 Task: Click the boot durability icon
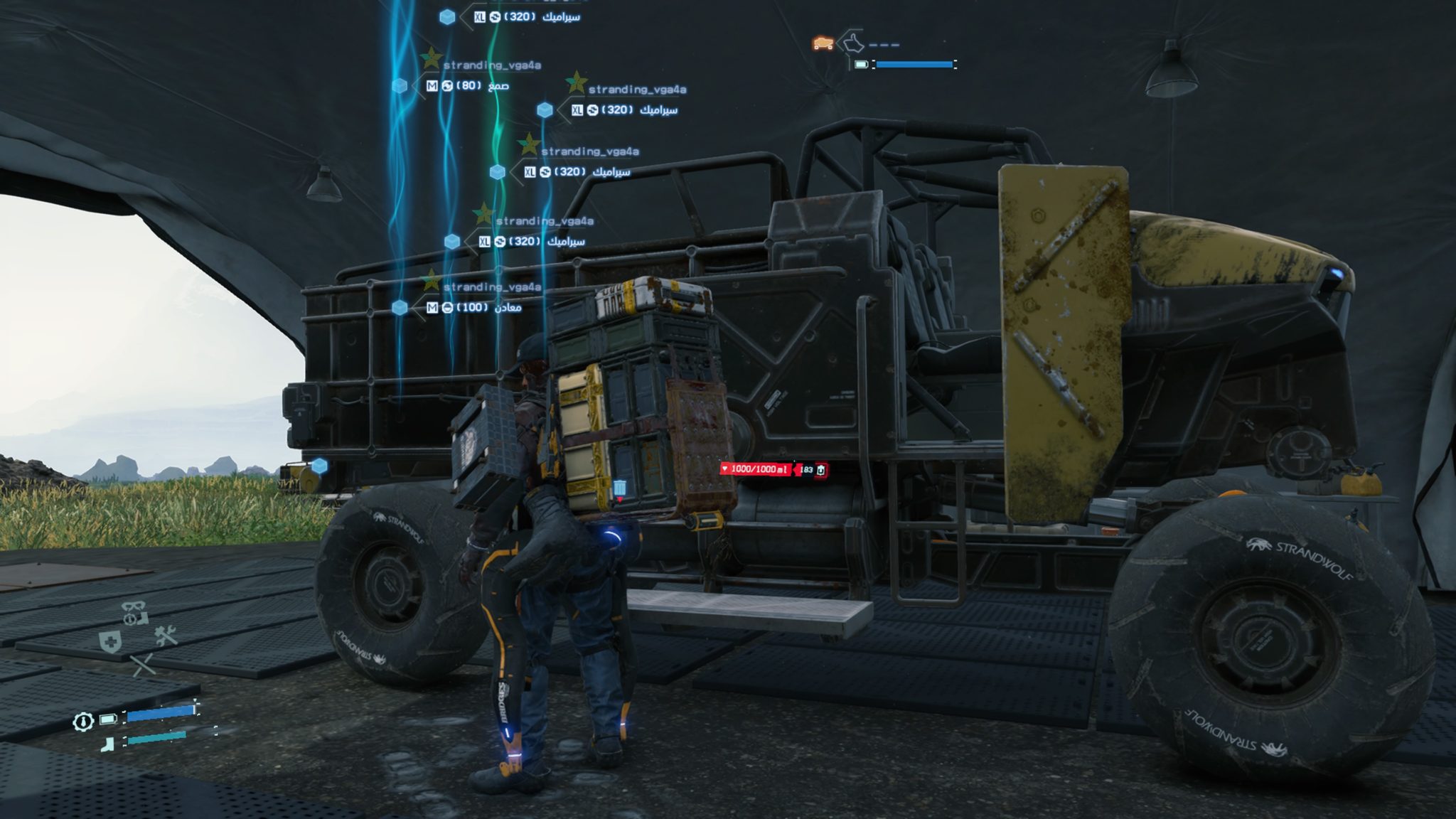tap(108, 744)
